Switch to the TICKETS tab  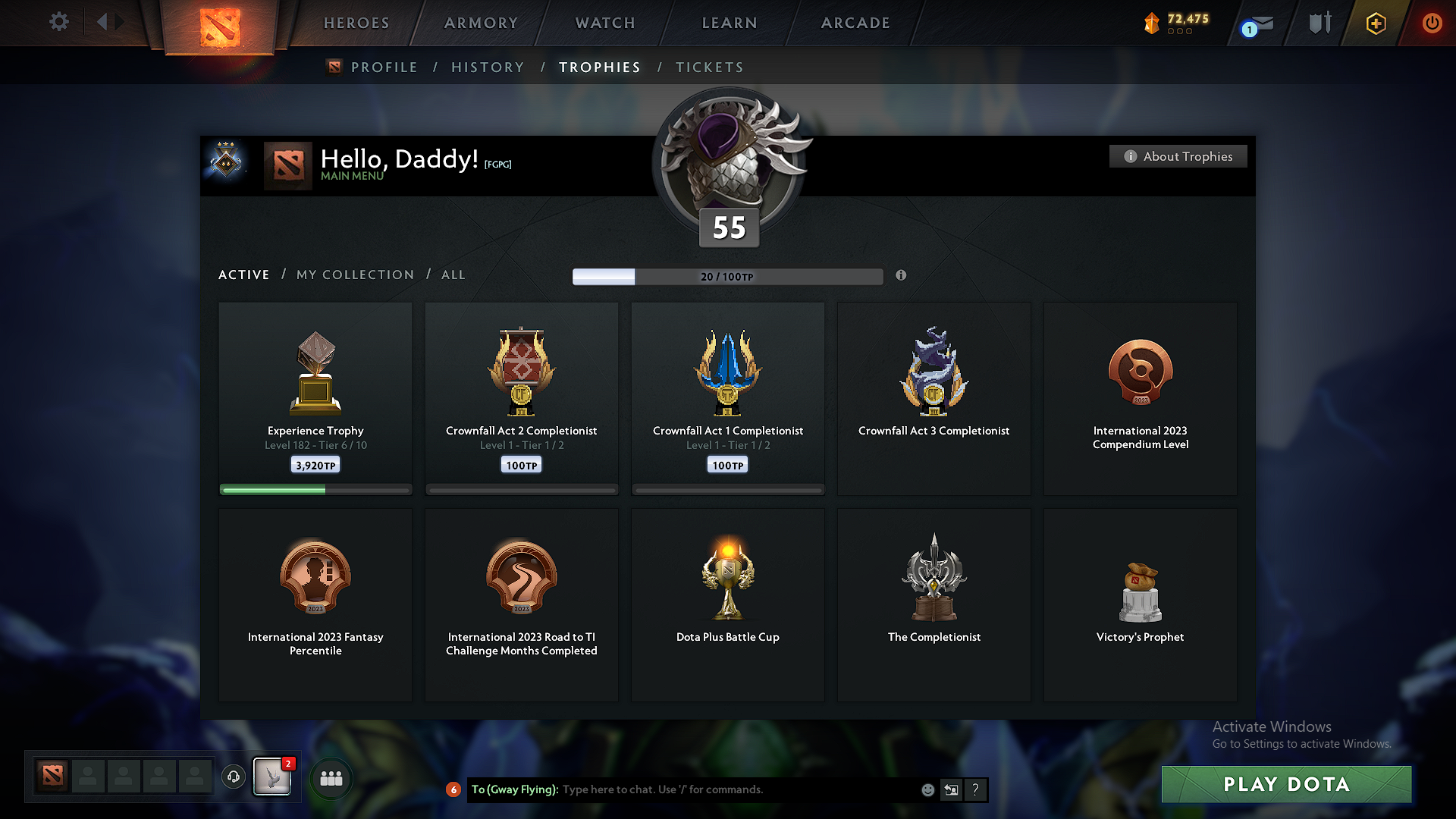click(709, 67)
